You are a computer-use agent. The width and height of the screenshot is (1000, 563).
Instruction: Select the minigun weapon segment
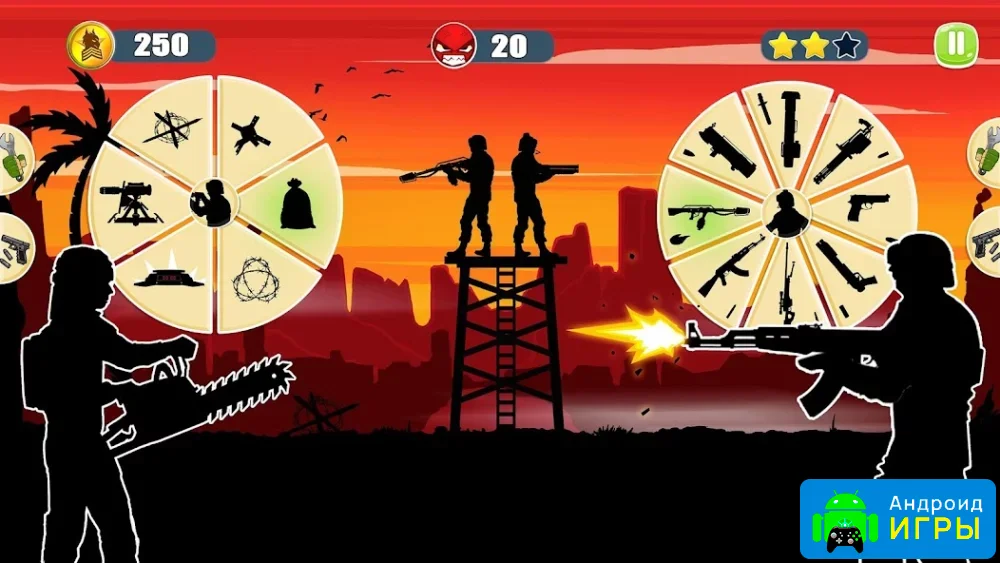(x=842, y=152)
